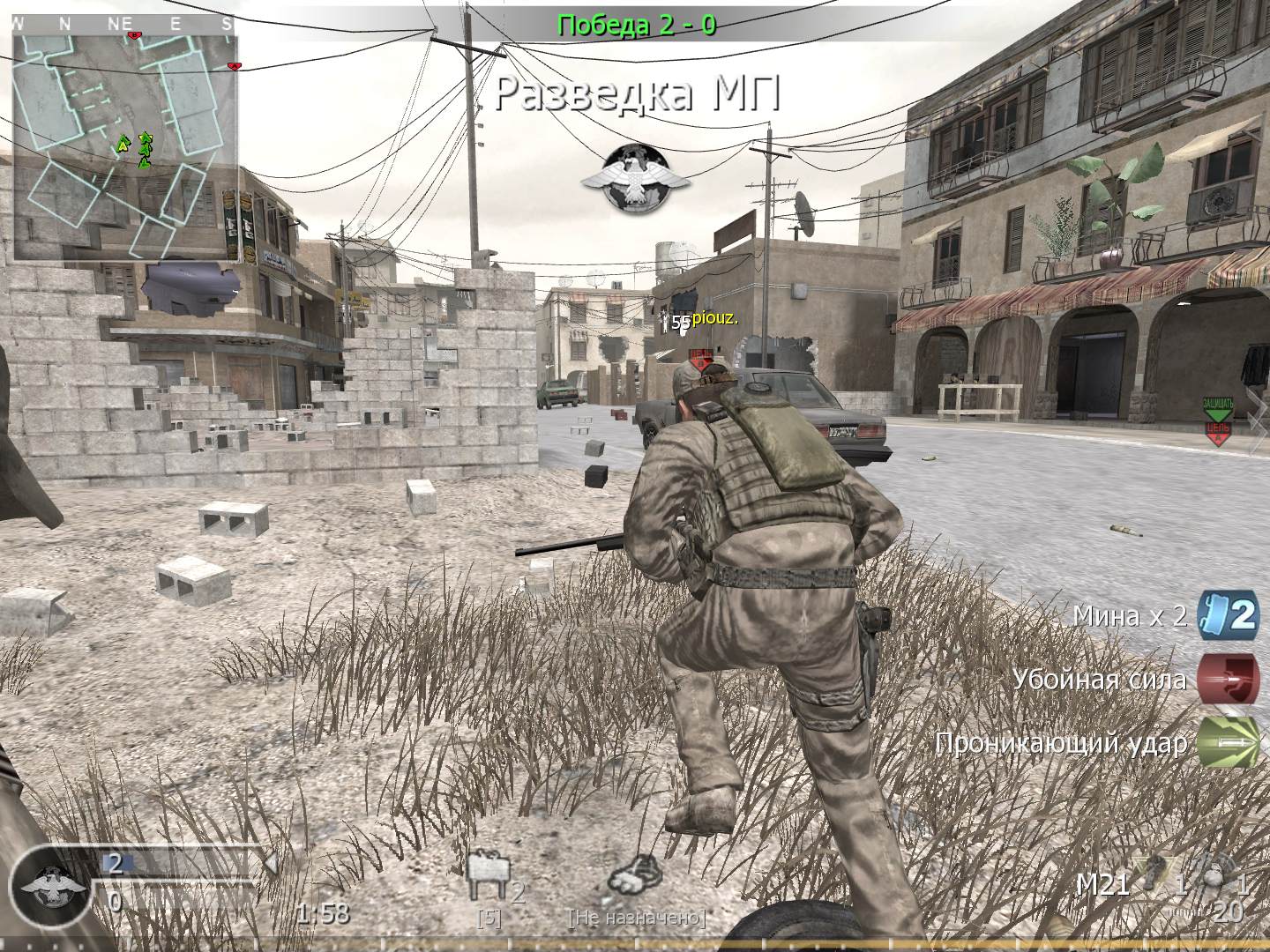Click the green Защищать objective marker
The width and height of the screenshot is (1270, 952).
(1218, 409)
